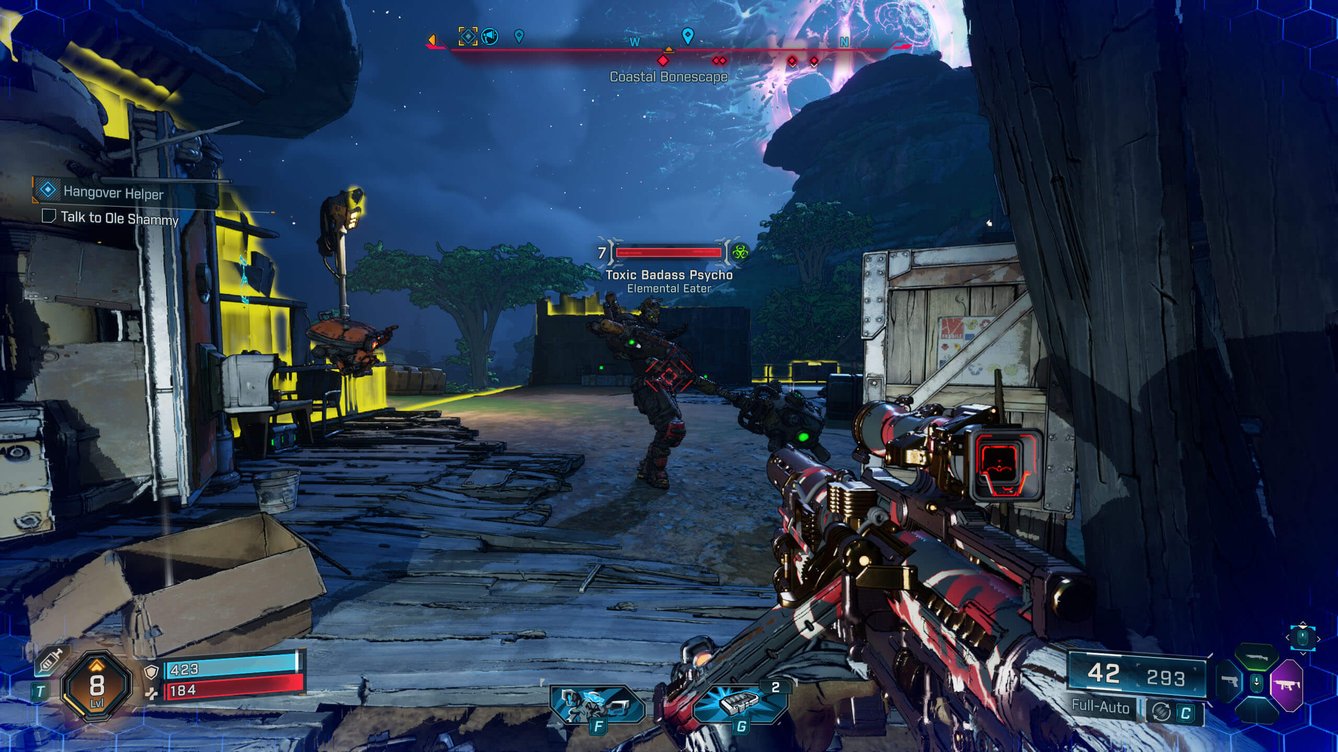Click the Toxic Badass Psycho name plate
Image resolution: width=1338 pixels, height=752 pixels.
[667, 274]
